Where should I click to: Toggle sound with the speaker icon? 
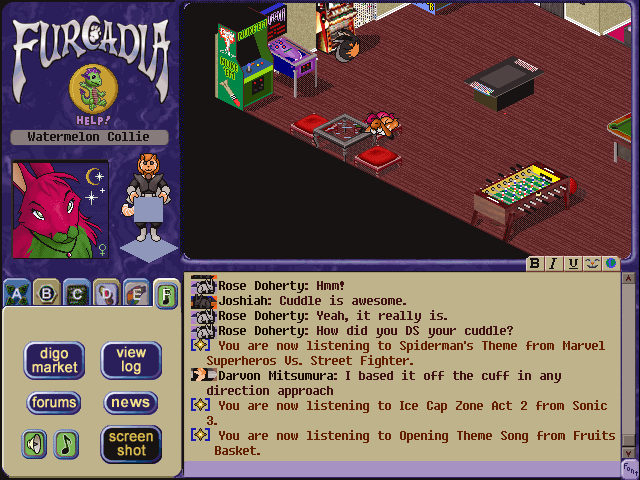(35, 443)
